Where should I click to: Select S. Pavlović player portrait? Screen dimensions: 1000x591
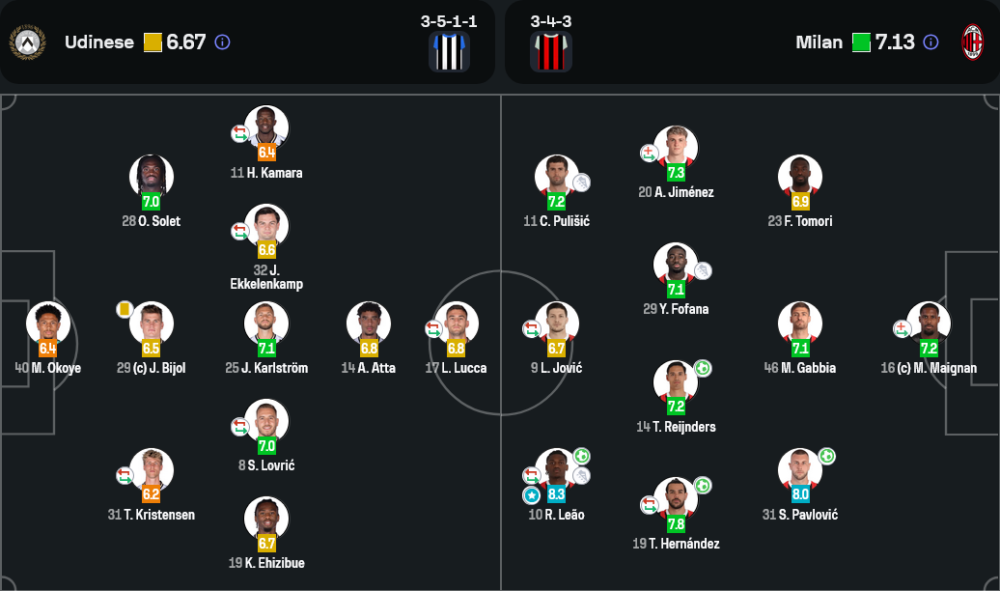[x=800, y=469]
